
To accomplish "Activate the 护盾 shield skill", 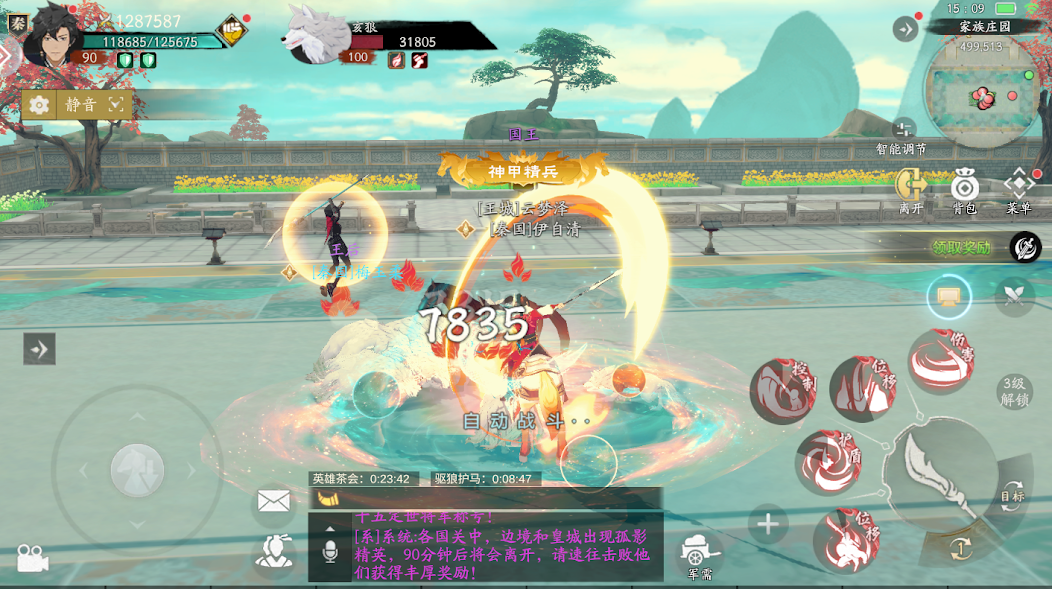I will (x=828, y=463).
